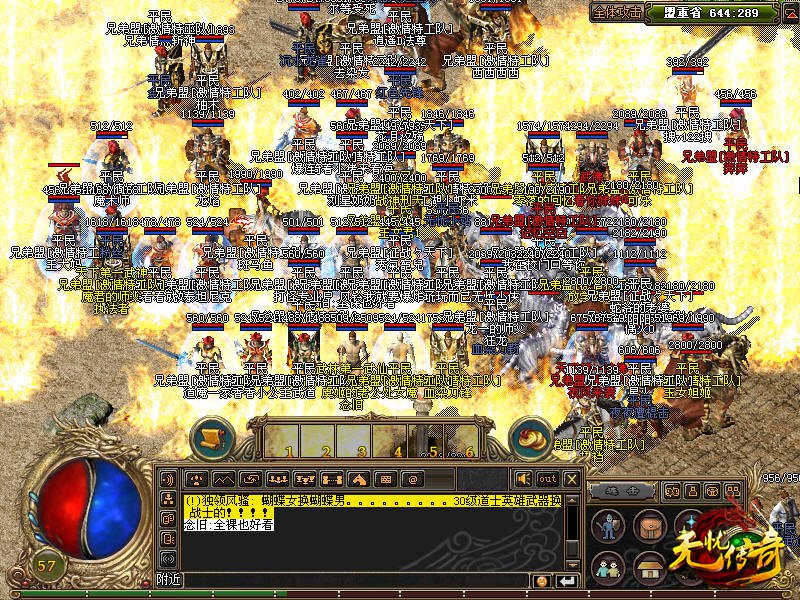800x600 pixels.
Task: Click the 连击 combo button
Action: point(623,491)
